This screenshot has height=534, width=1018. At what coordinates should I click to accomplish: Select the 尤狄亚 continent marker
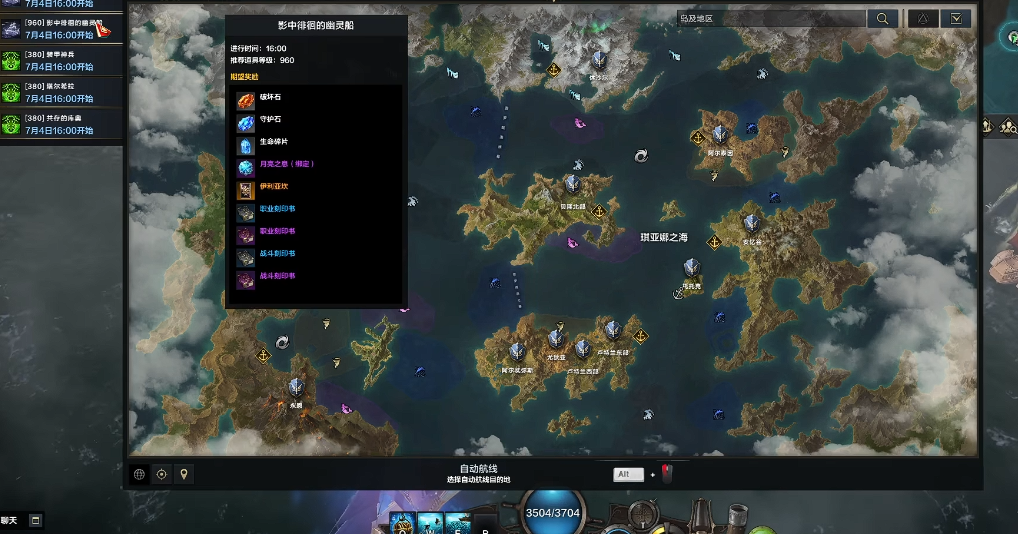[x=556, y=339]
